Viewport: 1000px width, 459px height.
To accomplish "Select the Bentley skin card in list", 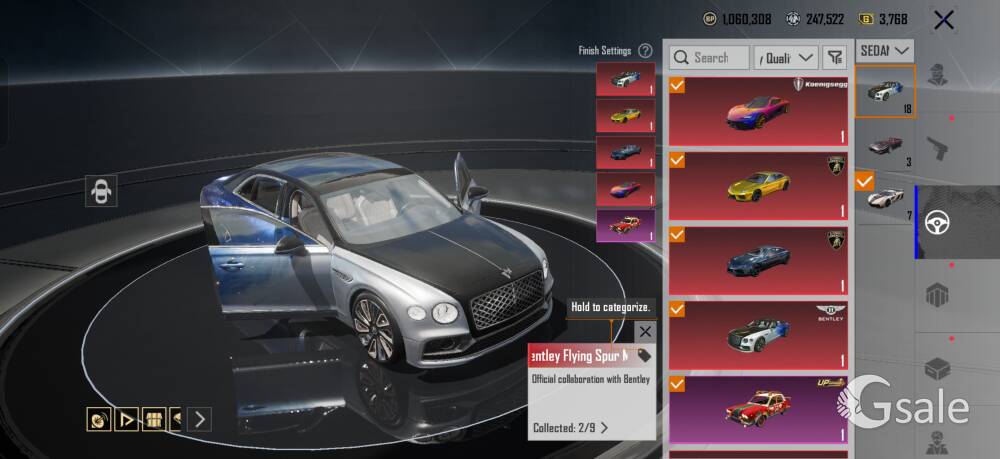I will [759, 334].
